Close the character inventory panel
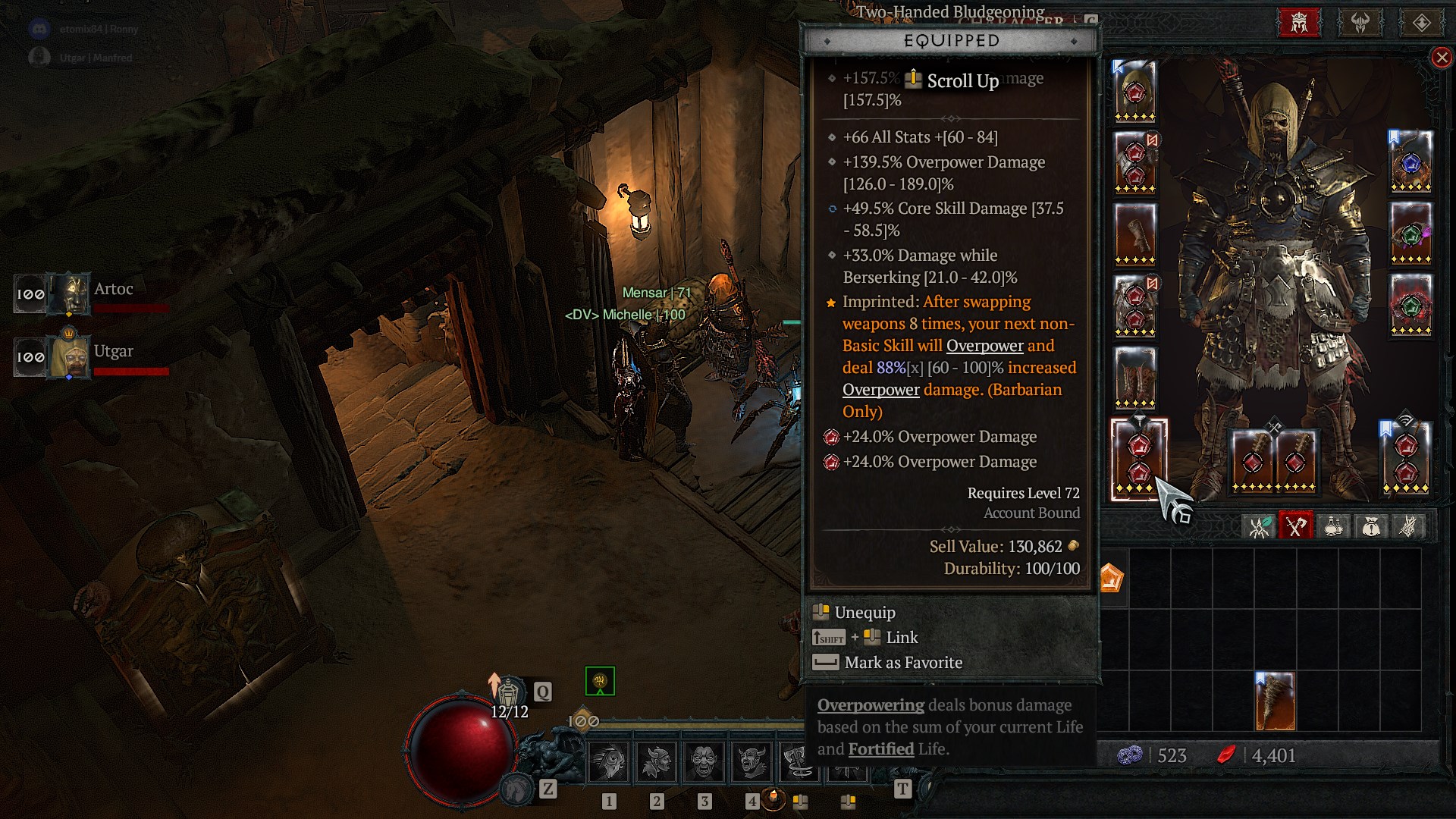Viewport: 1456px width, 819px height. (1442, 58)
